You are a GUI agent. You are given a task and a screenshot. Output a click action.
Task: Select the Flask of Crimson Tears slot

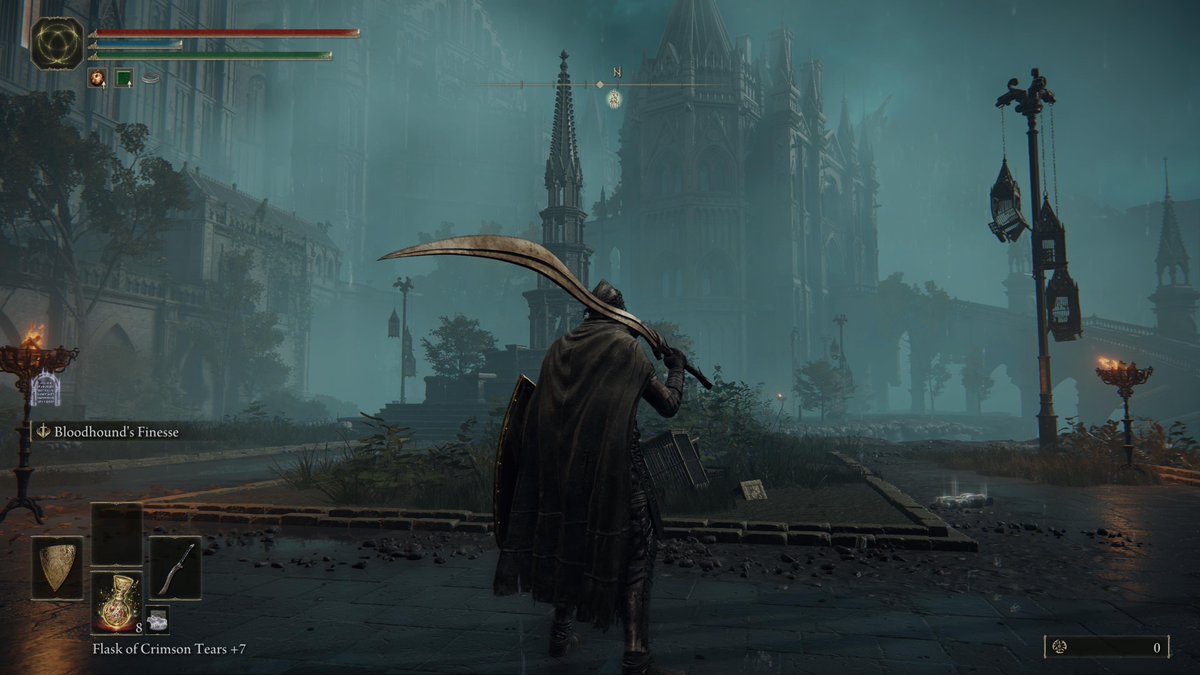pyautogui.click(x=116, y=602)
